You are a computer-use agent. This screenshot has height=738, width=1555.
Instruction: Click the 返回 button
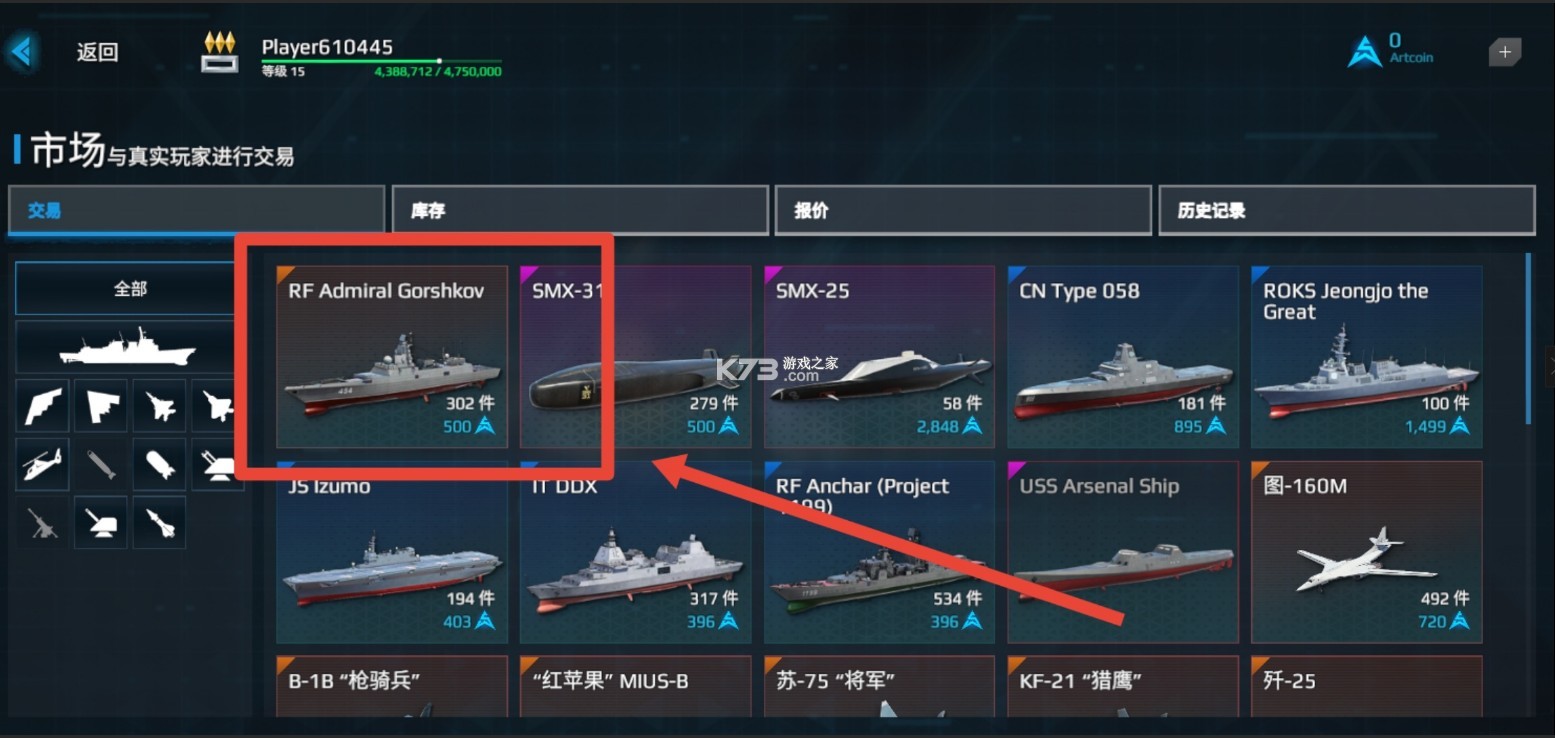point(95,51)
